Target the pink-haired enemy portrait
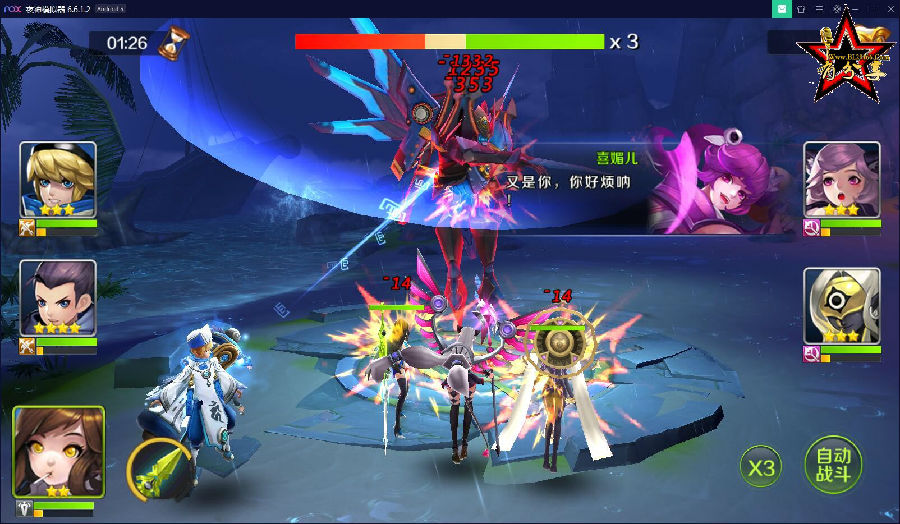 pos(842,180)
